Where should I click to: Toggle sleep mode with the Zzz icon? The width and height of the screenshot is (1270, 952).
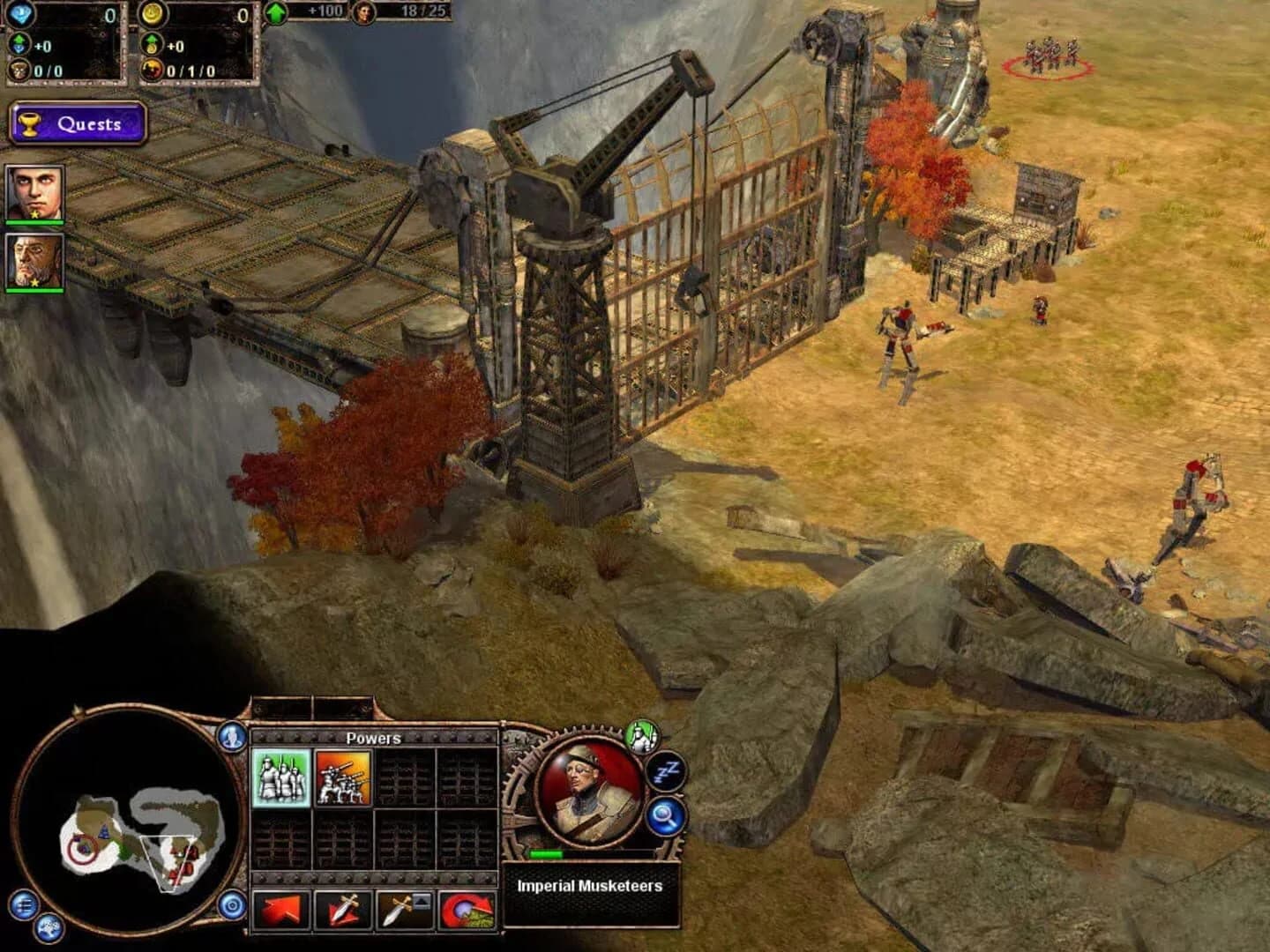click(x=665, y=771)
